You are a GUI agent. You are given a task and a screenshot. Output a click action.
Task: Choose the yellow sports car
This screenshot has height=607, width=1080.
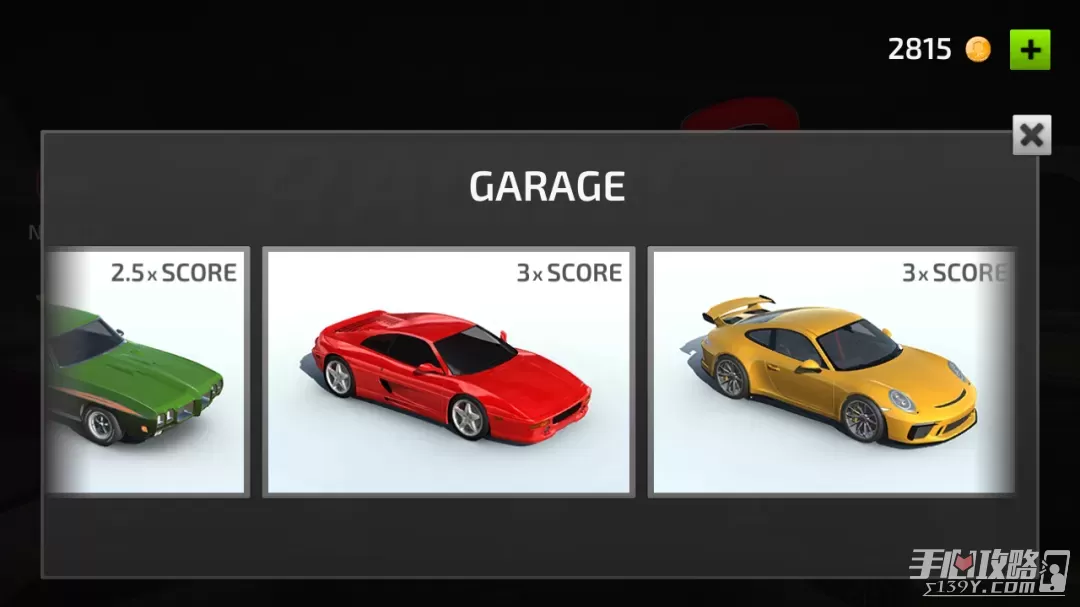[x=832, y=371]
